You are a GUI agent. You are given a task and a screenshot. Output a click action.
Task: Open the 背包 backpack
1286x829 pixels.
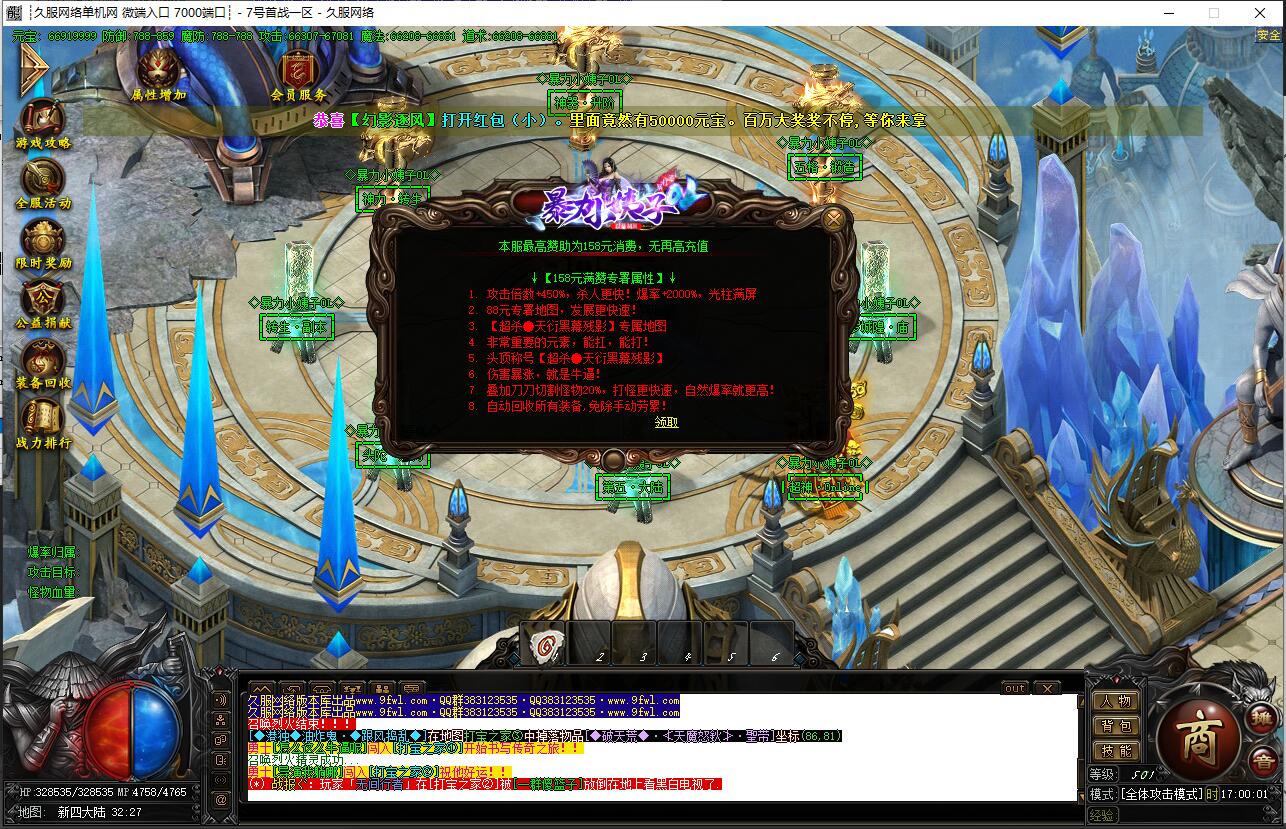[1115, 726]
